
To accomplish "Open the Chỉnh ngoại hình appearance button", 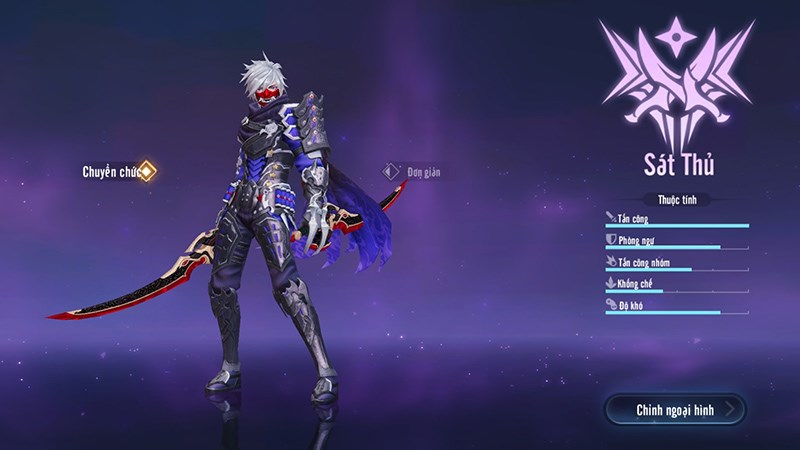I will [x=675, y=410].
